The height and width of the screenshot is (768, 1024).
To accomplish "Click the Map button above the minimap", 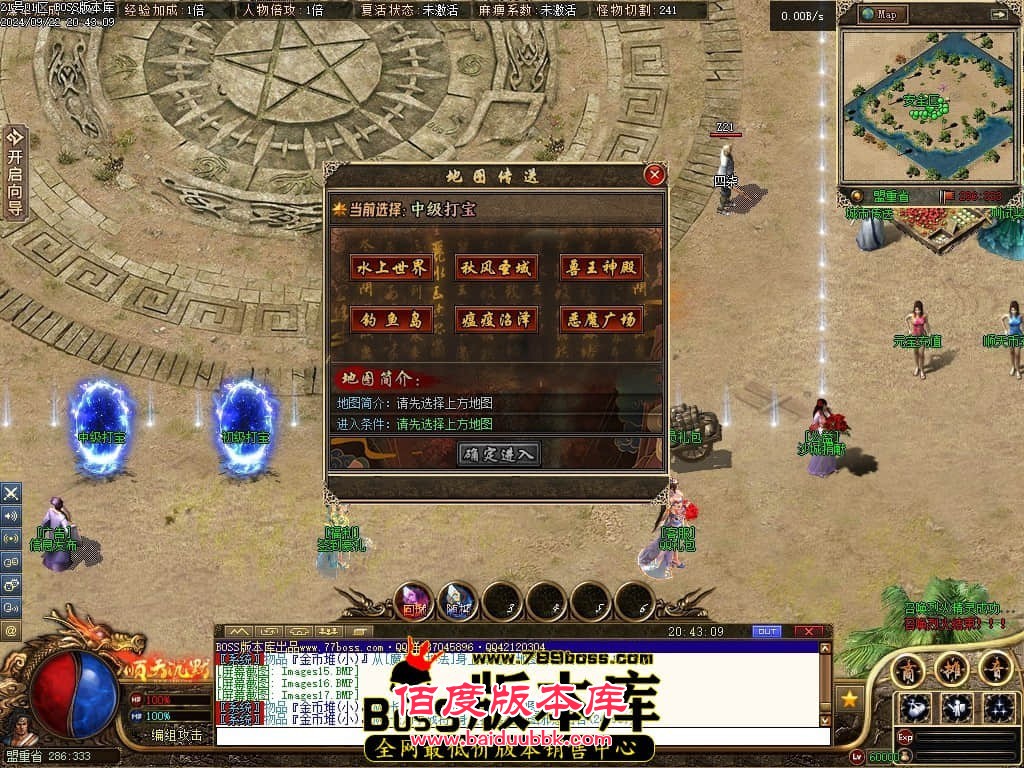I will tap(882, 14).
